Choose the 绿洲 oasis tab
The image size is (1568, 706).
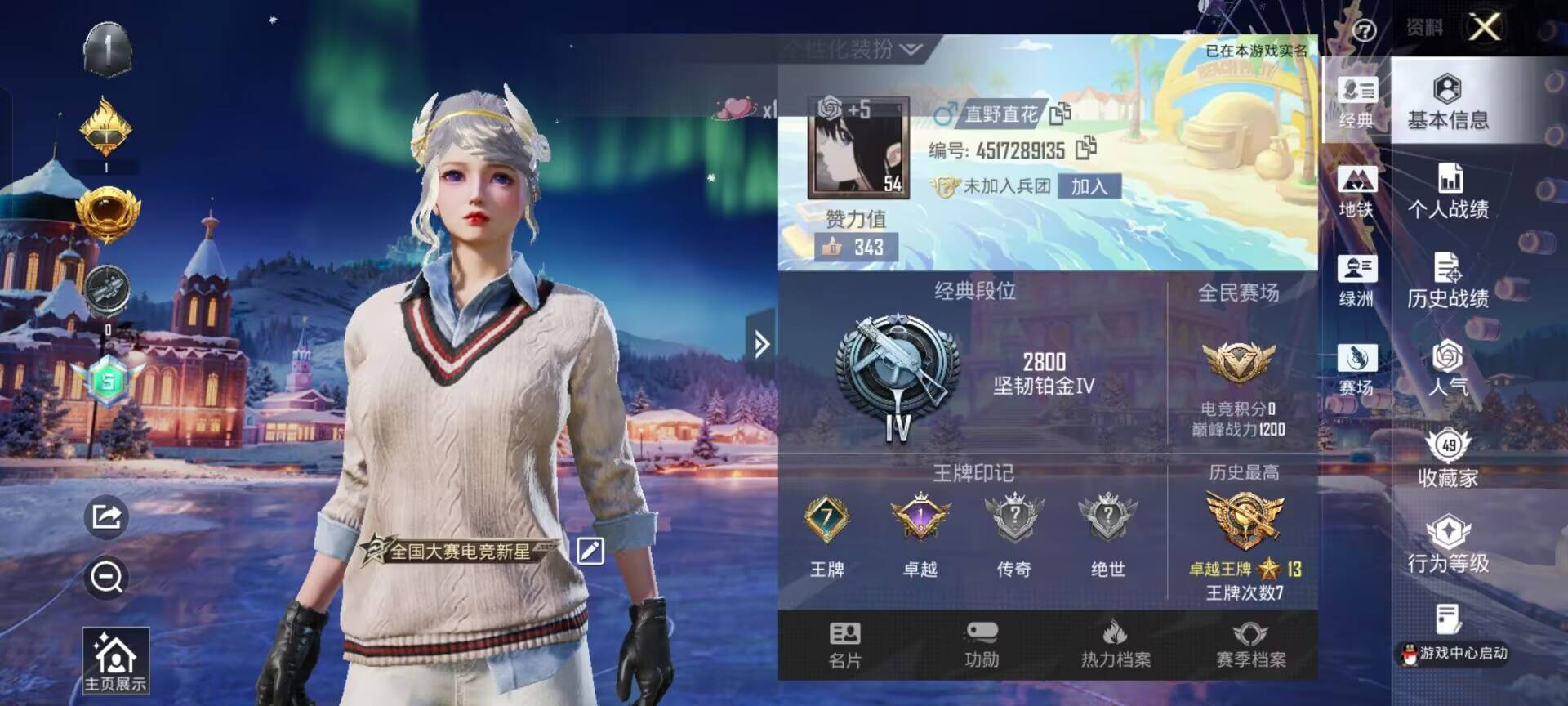coord(1356,281)
